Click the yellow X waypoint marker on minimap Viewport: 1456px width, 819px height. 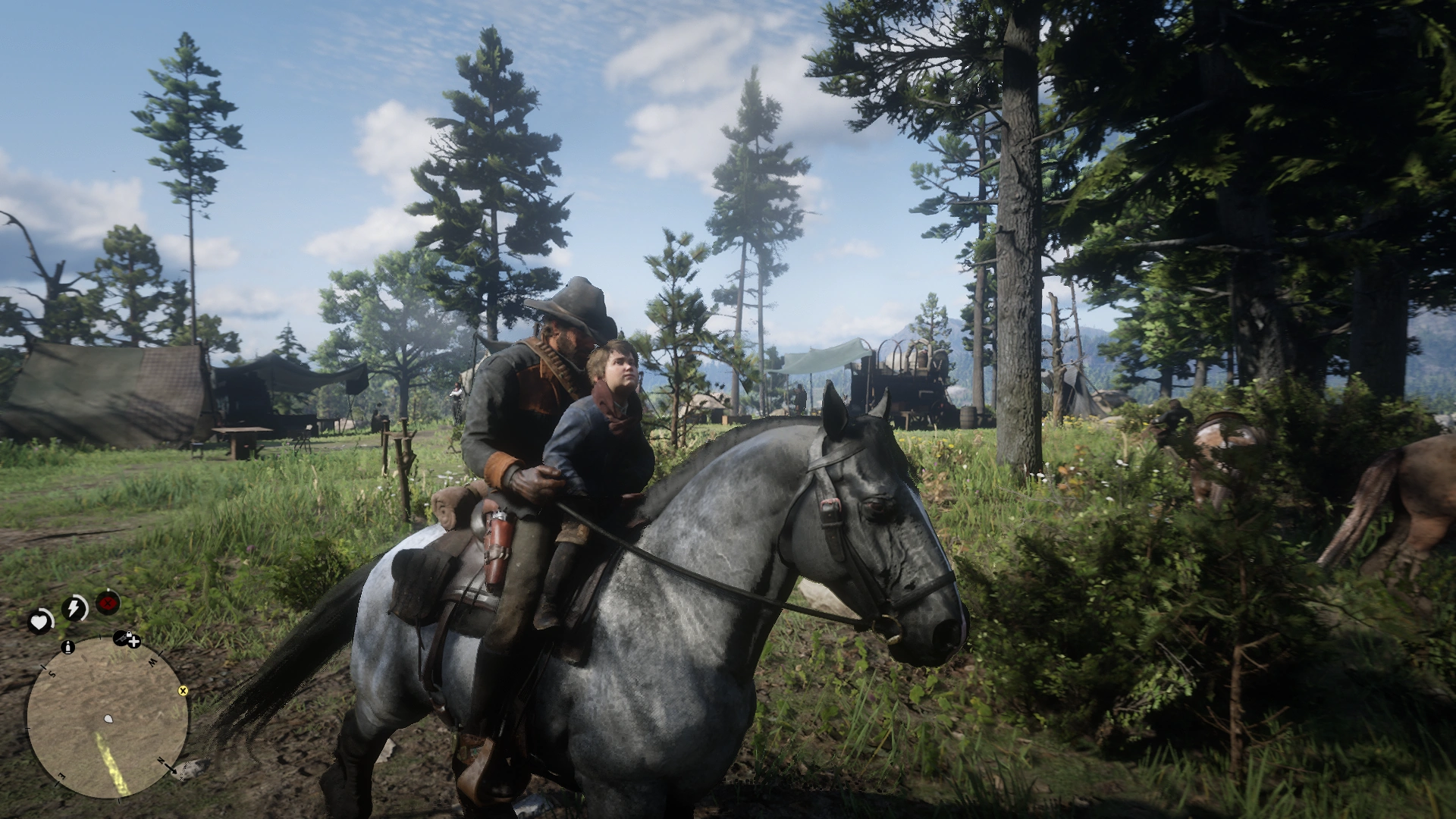tap(183, 691)
